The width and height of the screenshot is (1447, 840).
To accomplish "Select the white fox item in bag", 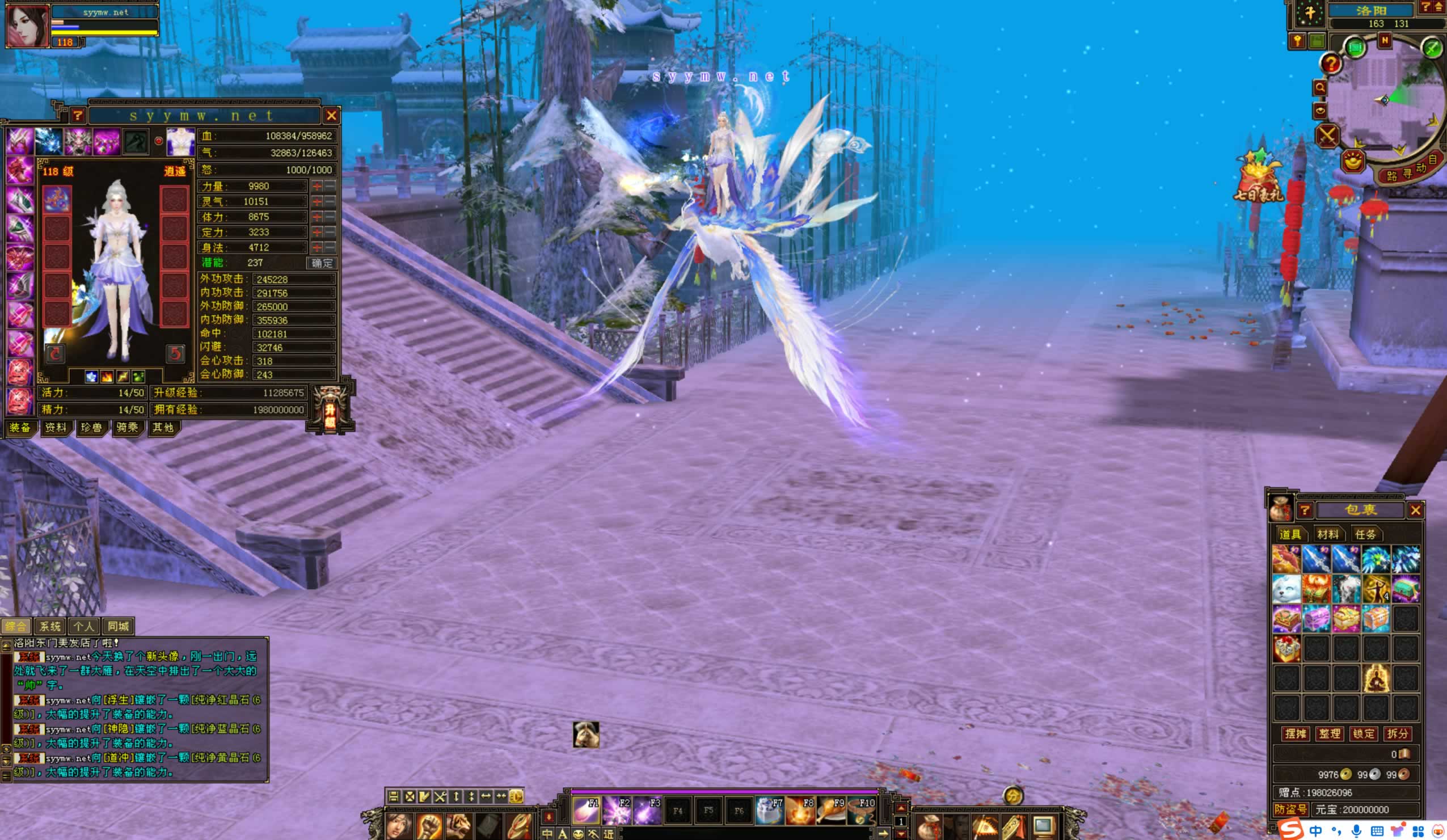I will pyautogui.click(x=1286, y=589).
